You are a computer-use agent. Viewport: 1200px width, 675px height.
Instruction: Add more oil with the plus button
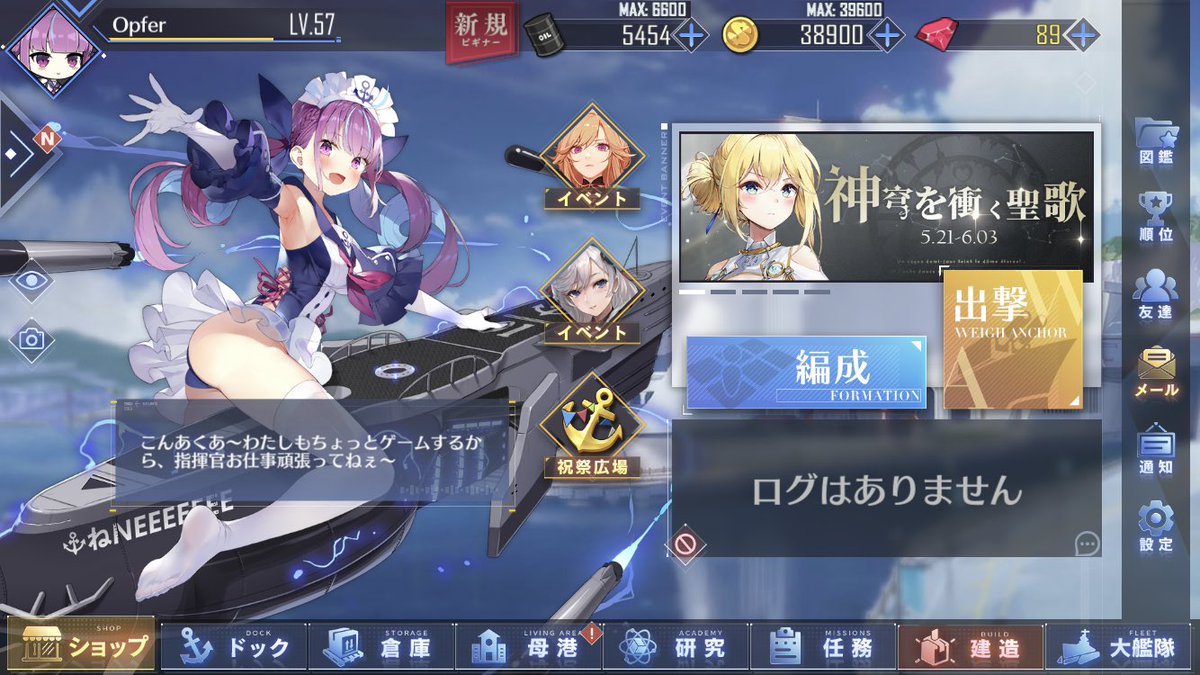click(691, 36)
